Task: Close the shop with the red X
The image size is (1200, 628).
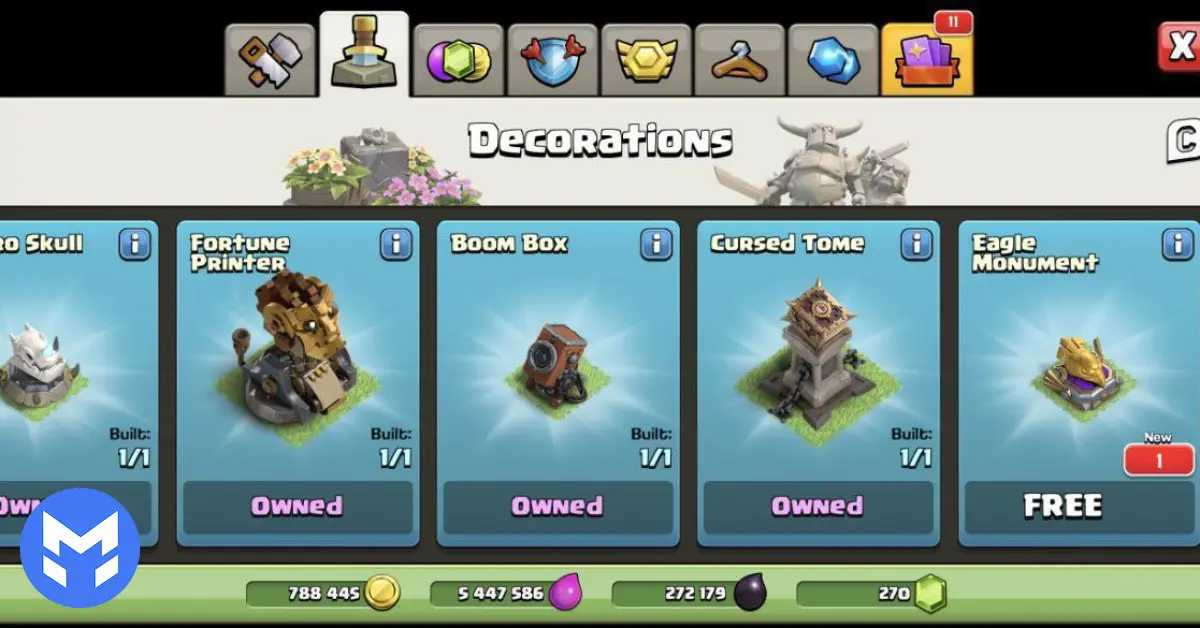Action: tap(1180, 45)
